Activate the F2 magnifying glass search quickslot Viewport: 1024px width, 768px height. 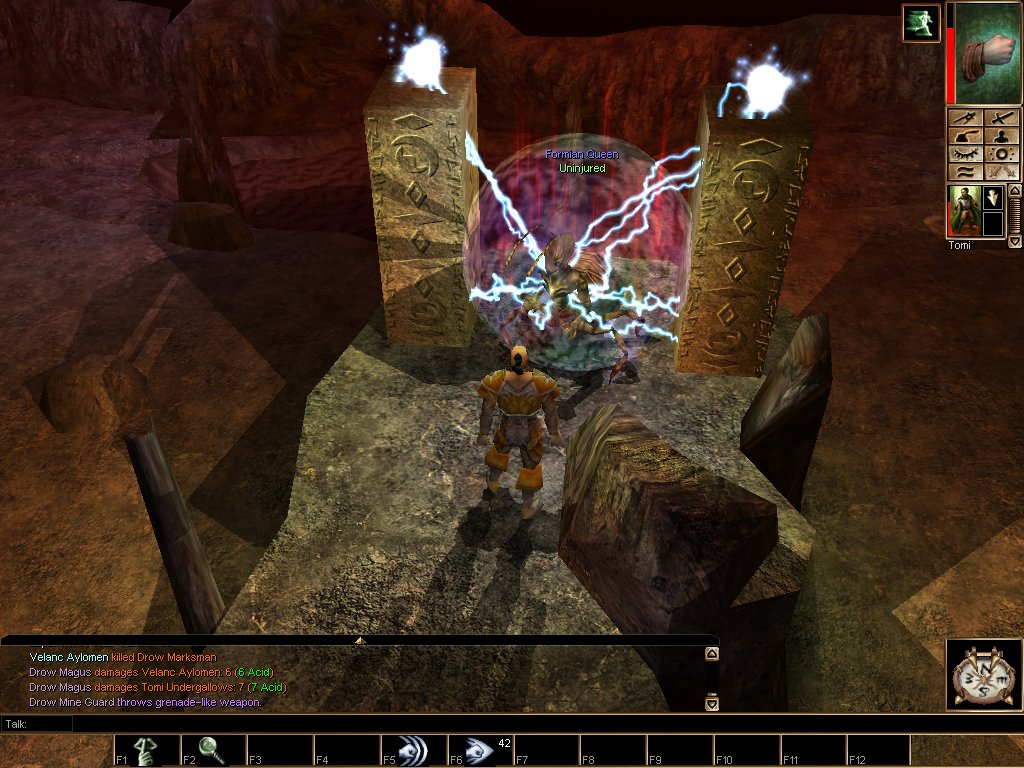(x=213, y=750)
